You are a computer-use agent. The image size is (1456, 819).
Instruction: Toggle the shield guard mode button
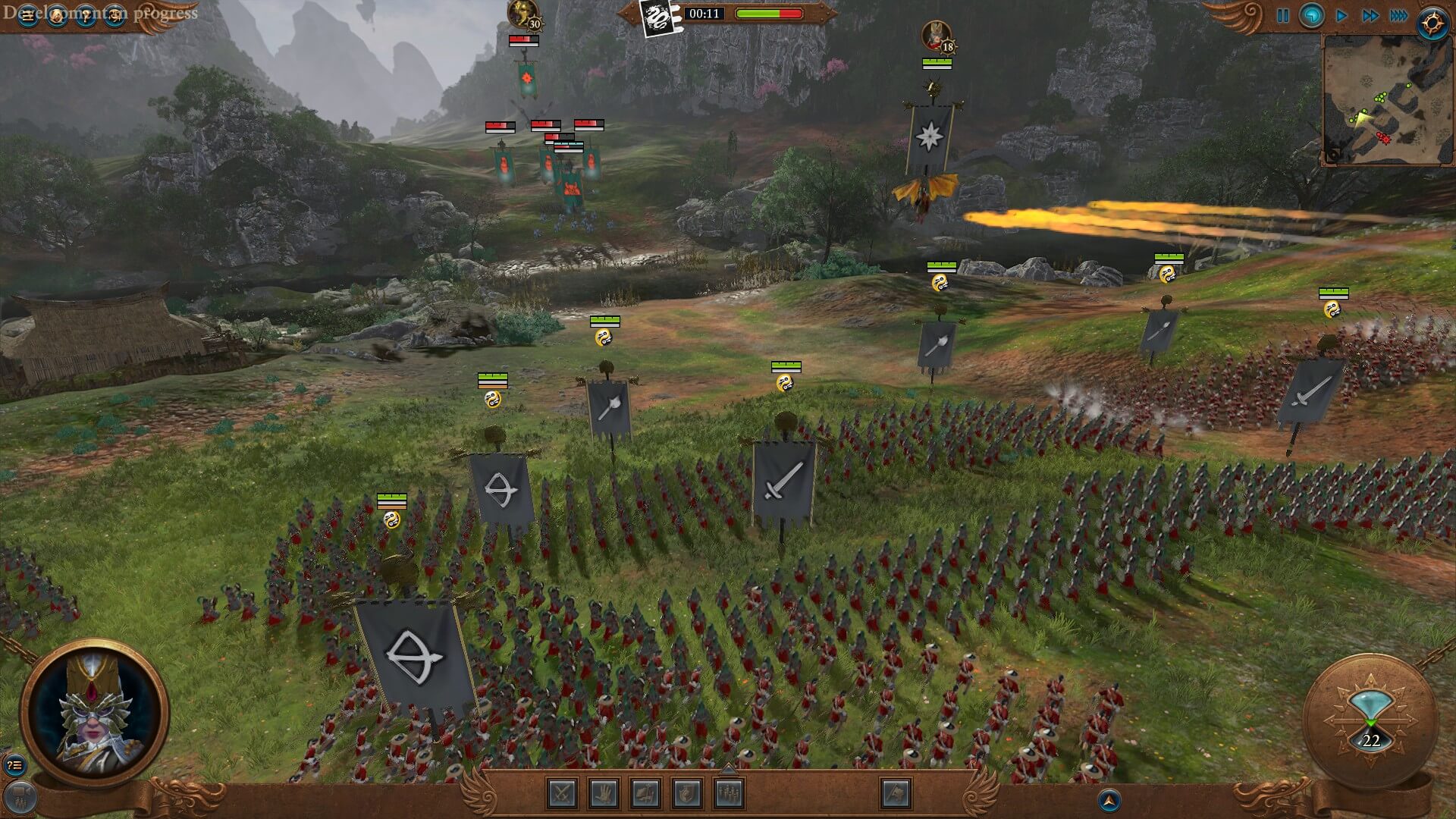pos(687,794)
